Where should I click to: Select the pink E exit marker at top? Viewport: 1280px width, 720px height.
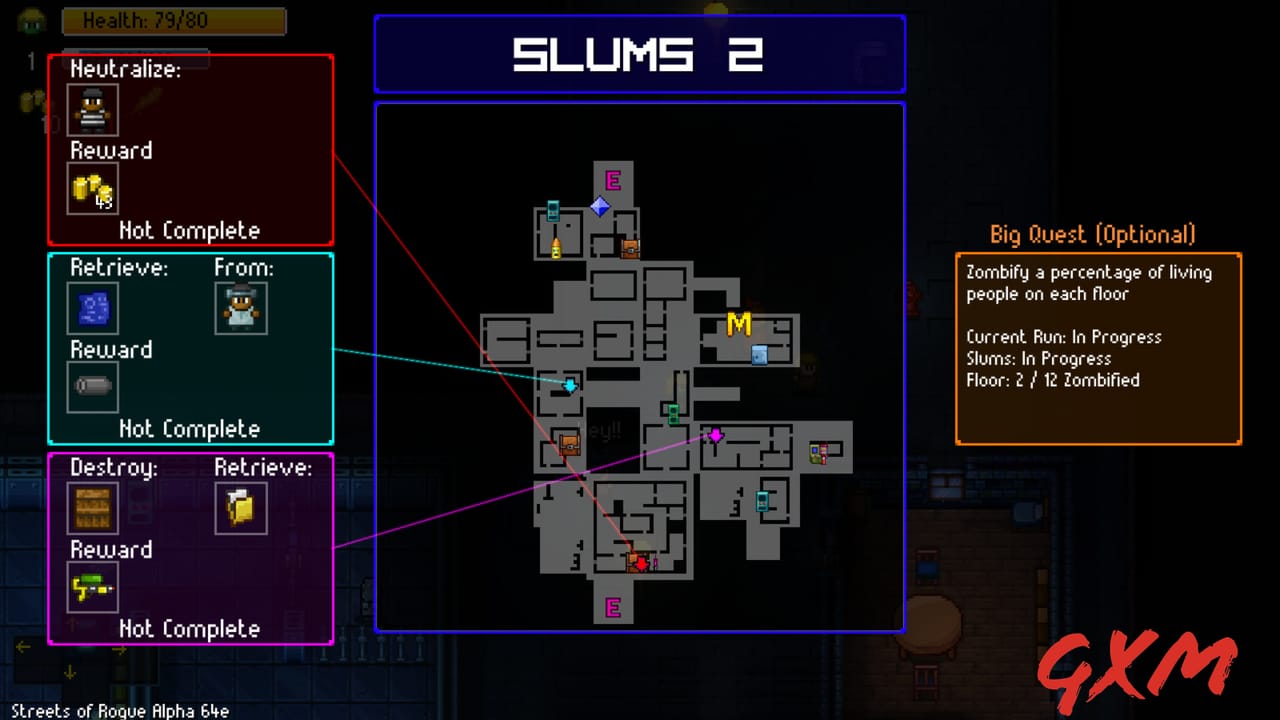pyautogui.click(x=613, y=181)
